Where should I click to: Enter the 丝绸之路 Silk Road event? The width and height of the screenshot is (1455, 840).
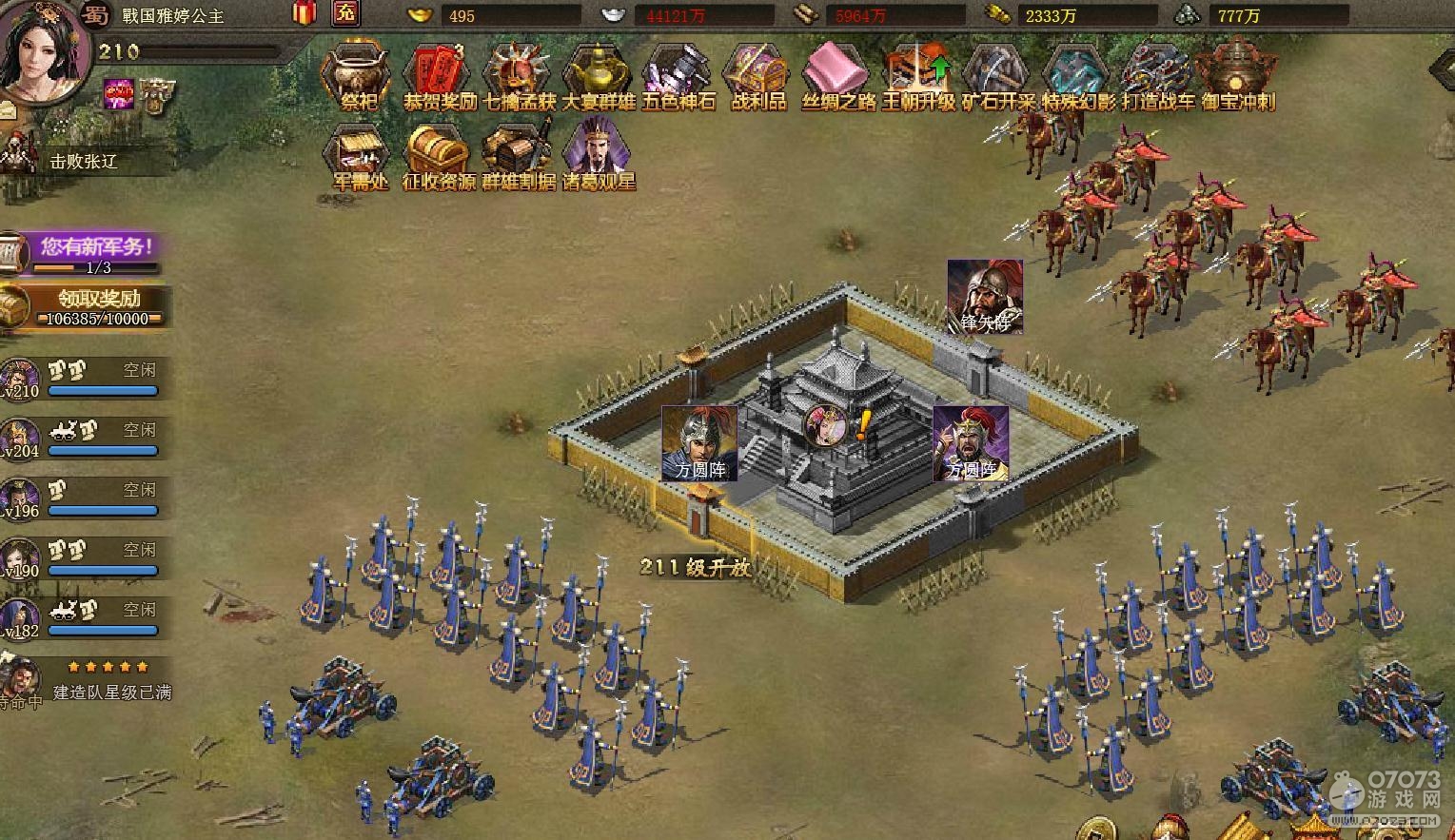pos(837,75)
